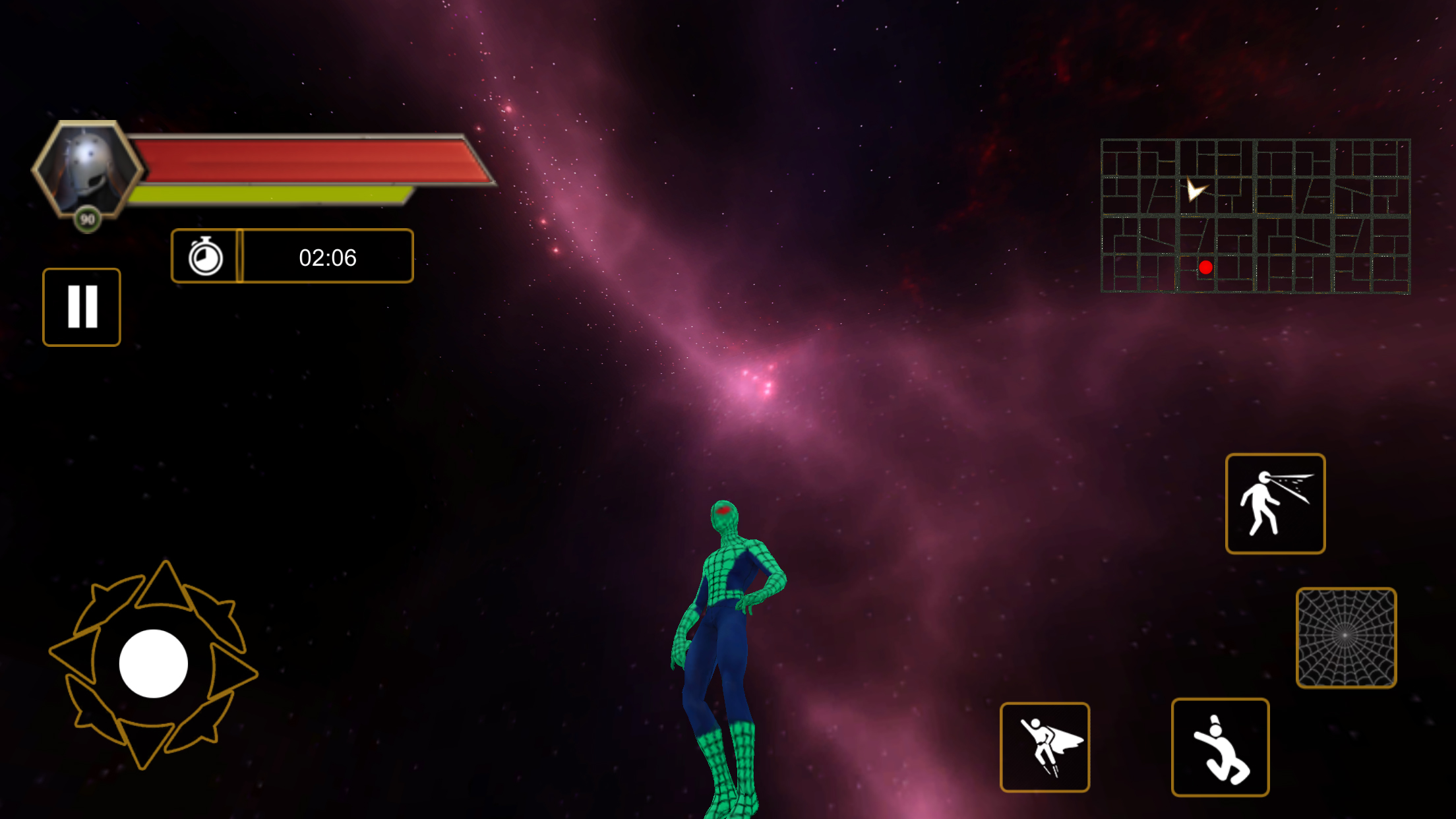Screen dimensions: 1456x819
Task: Click the city grid minimap
Action: tap(1256, 216)
